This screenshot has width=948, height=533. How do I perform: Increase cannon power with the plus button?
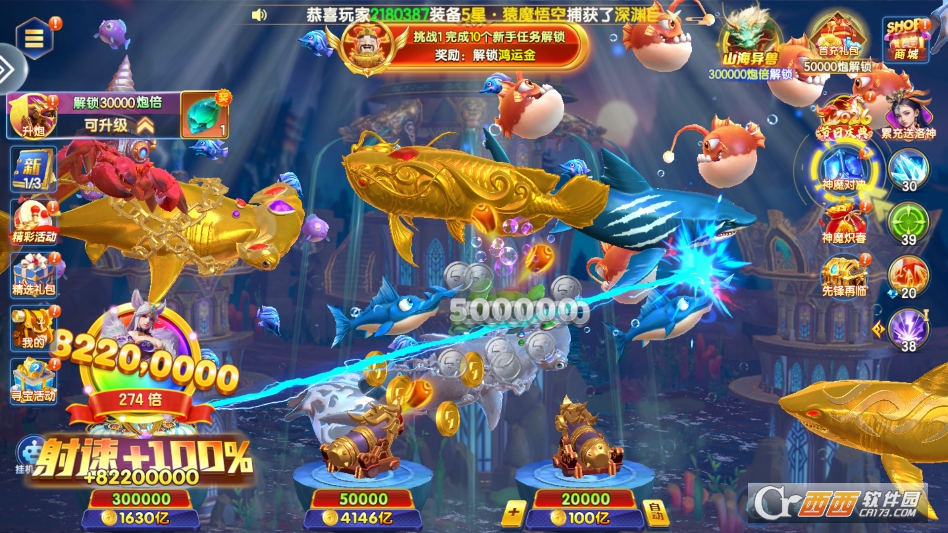(513, 514)
